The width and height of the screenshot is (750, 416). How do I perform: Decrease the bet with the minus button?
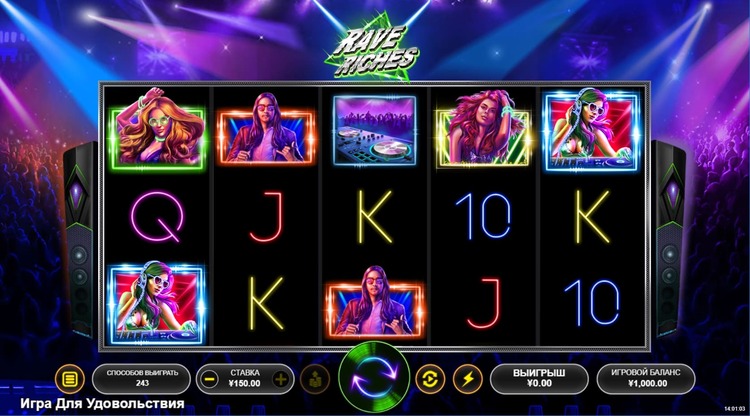(x=210, y=379)
